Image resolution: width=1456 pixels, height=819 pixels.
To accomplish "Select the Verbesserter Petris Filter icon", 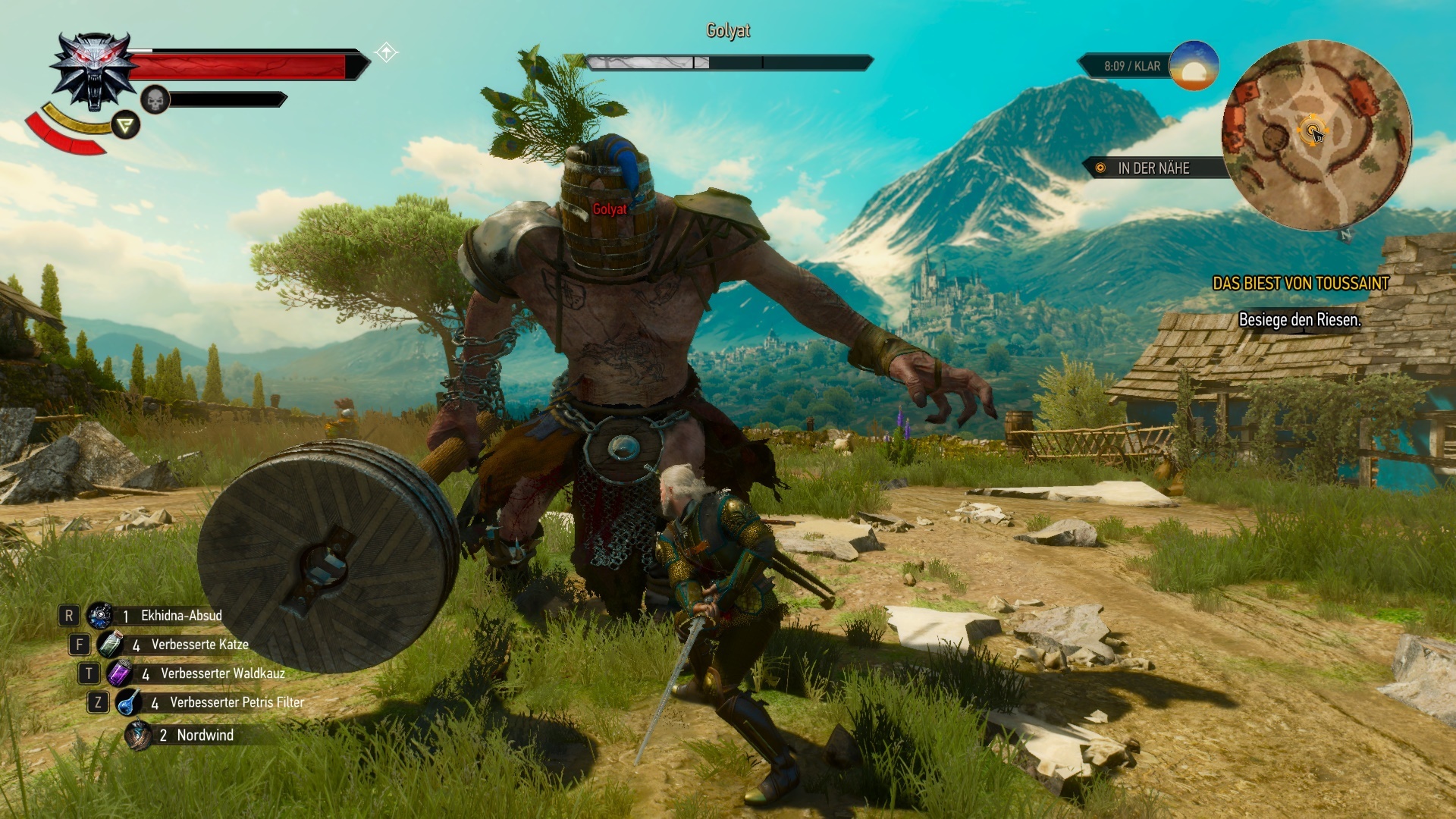I will (127, 702).
